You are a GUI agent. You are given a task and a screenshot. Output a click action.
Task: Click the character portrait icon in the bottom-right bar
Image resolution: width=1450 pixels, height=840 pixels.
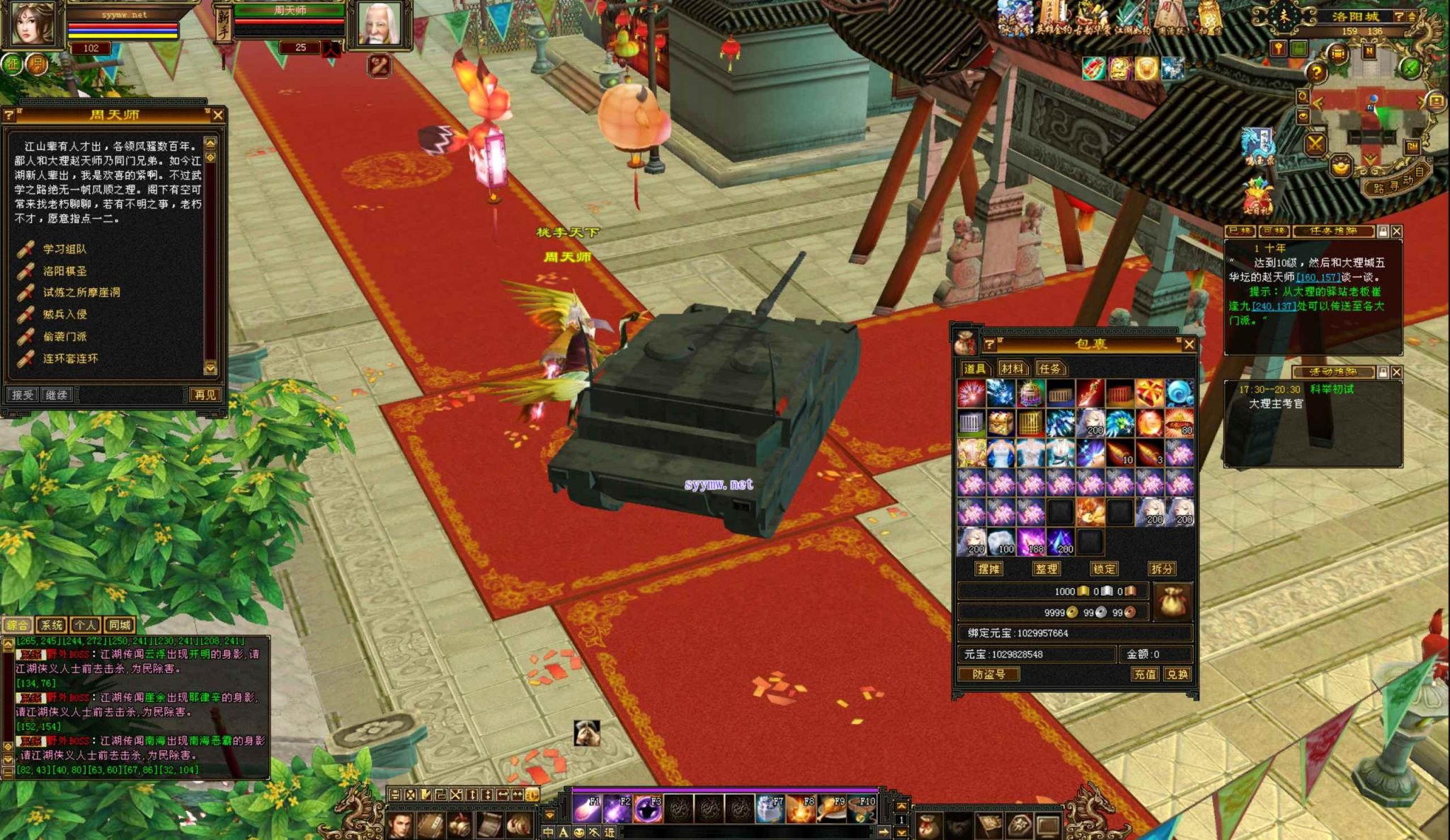coord(399,827)
